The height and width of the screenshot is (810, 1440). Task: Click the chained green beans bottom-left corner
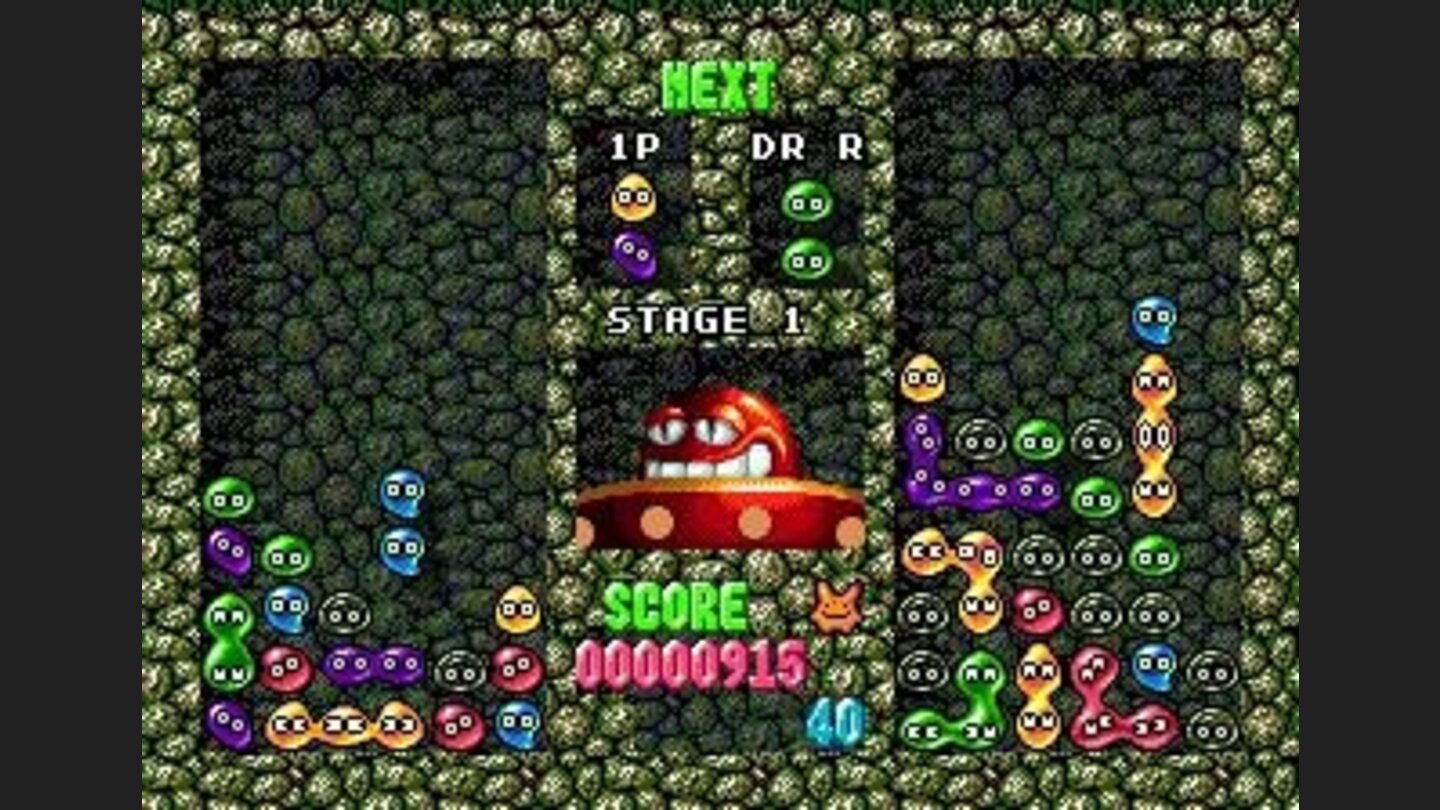(x=229, y=640)
